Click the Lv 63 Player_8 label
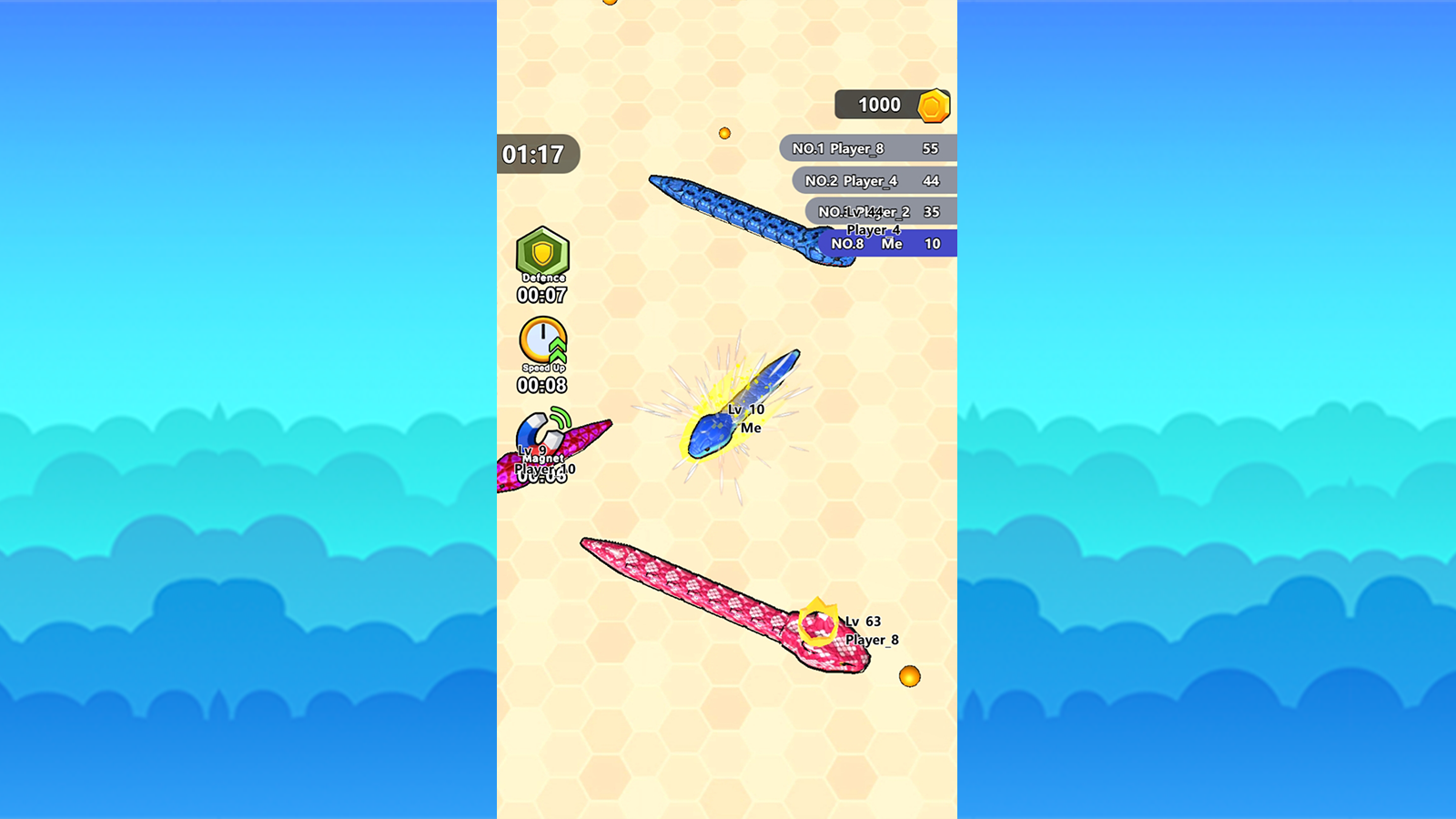This screenshot has width=1456, height=819. 866,627
